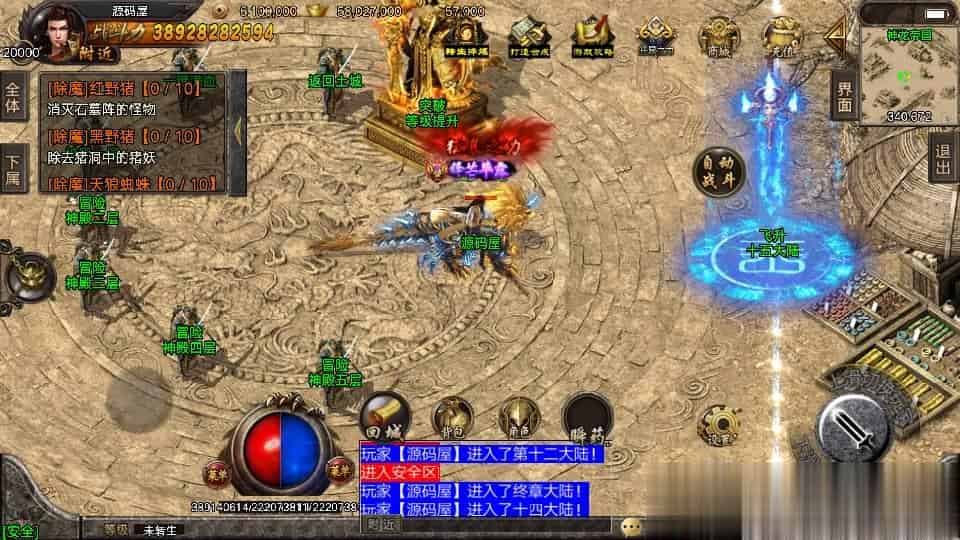Click the gold triangle arrow beside 充值
The image size is (960, 540).
832,37
